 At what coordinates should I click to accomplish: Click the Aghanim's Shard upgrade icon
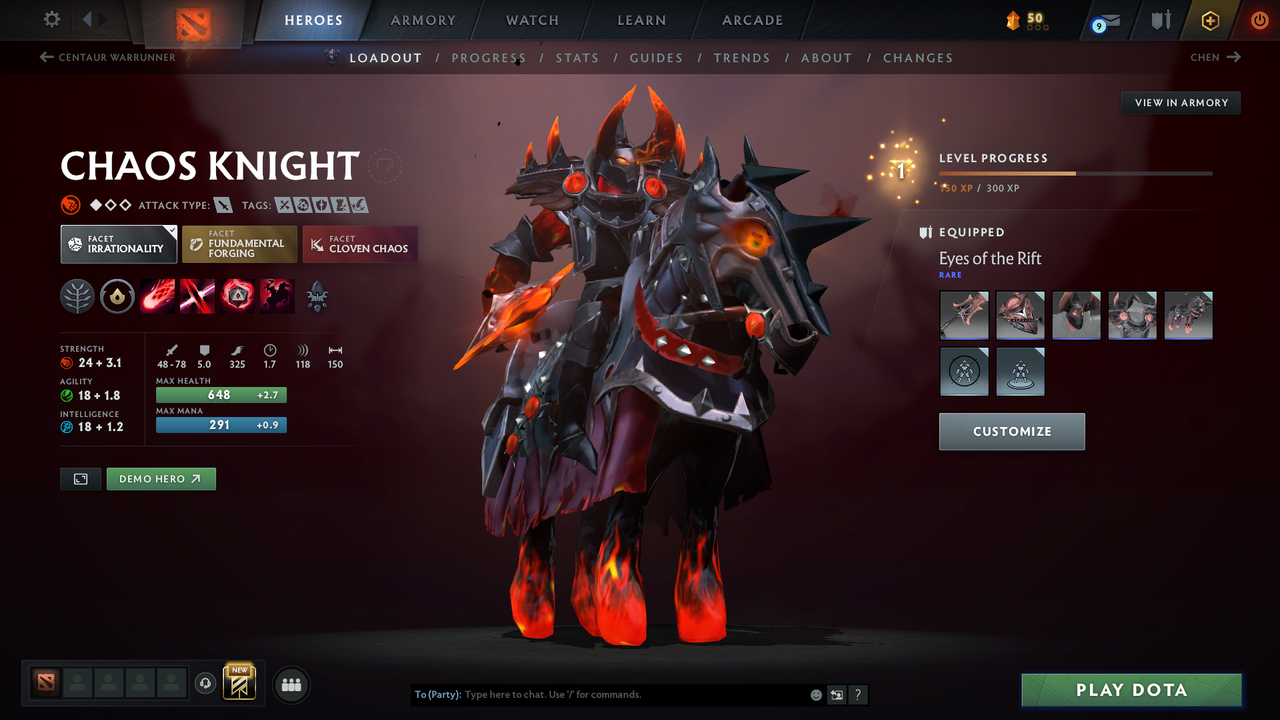click(x=318, y=296)
